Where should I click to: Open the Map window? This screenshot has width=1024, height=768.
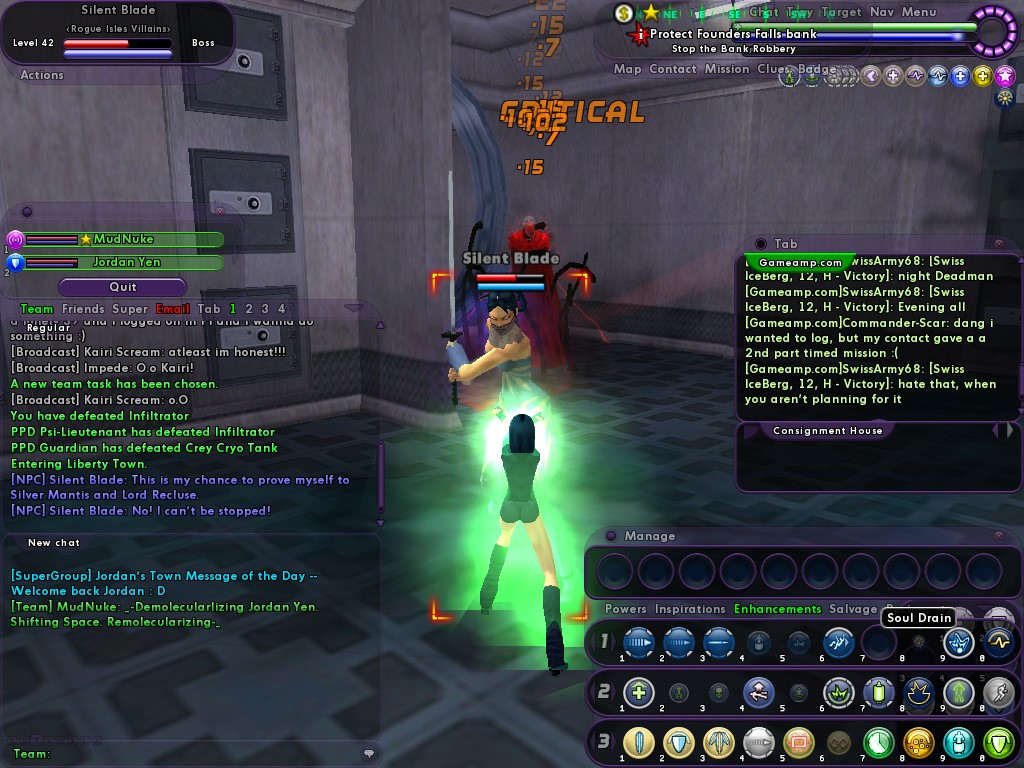627,69
